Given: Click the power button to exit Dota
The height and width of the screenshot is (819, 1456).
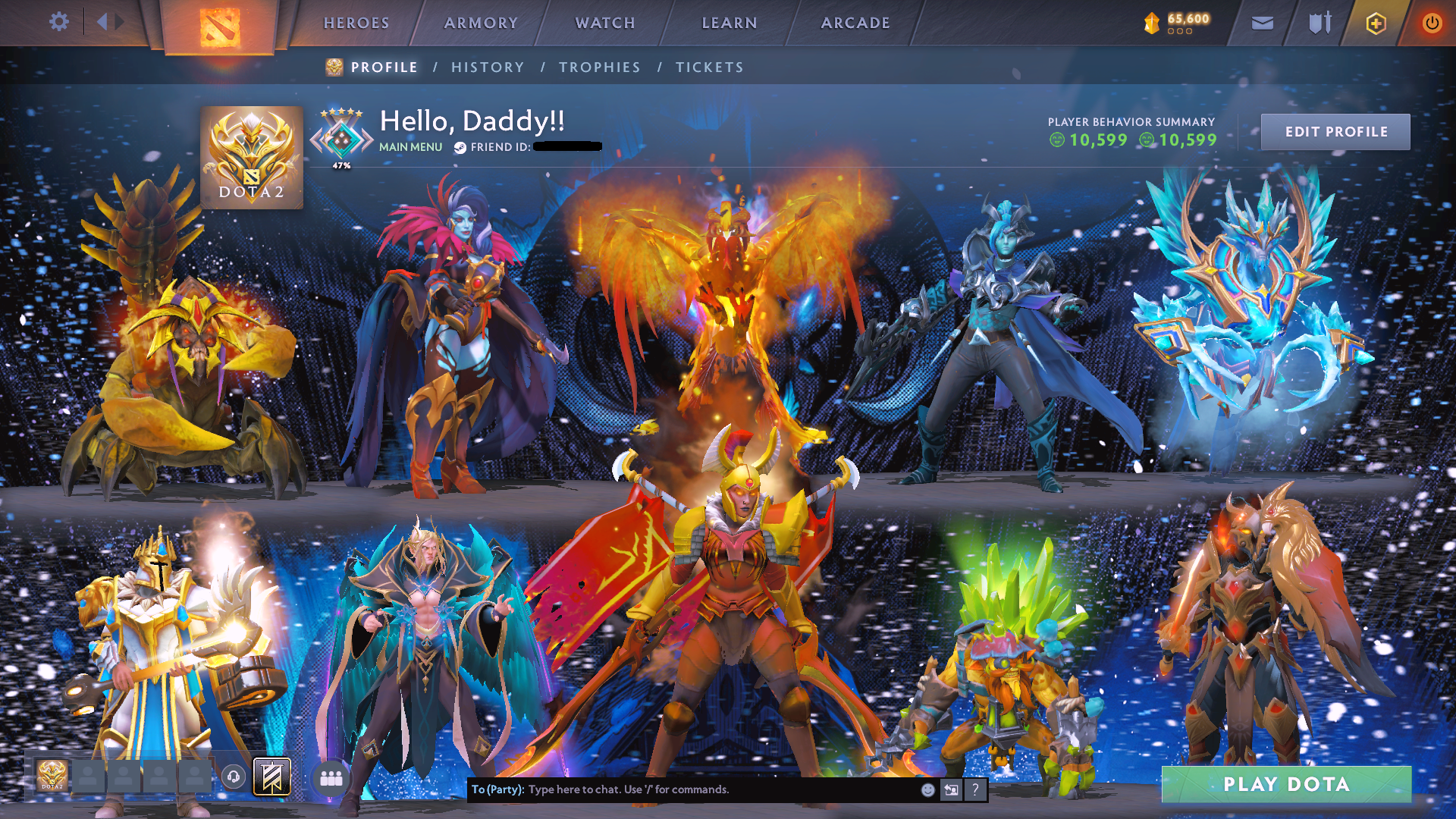Looking at the screenshot, I should point(1432,23).
